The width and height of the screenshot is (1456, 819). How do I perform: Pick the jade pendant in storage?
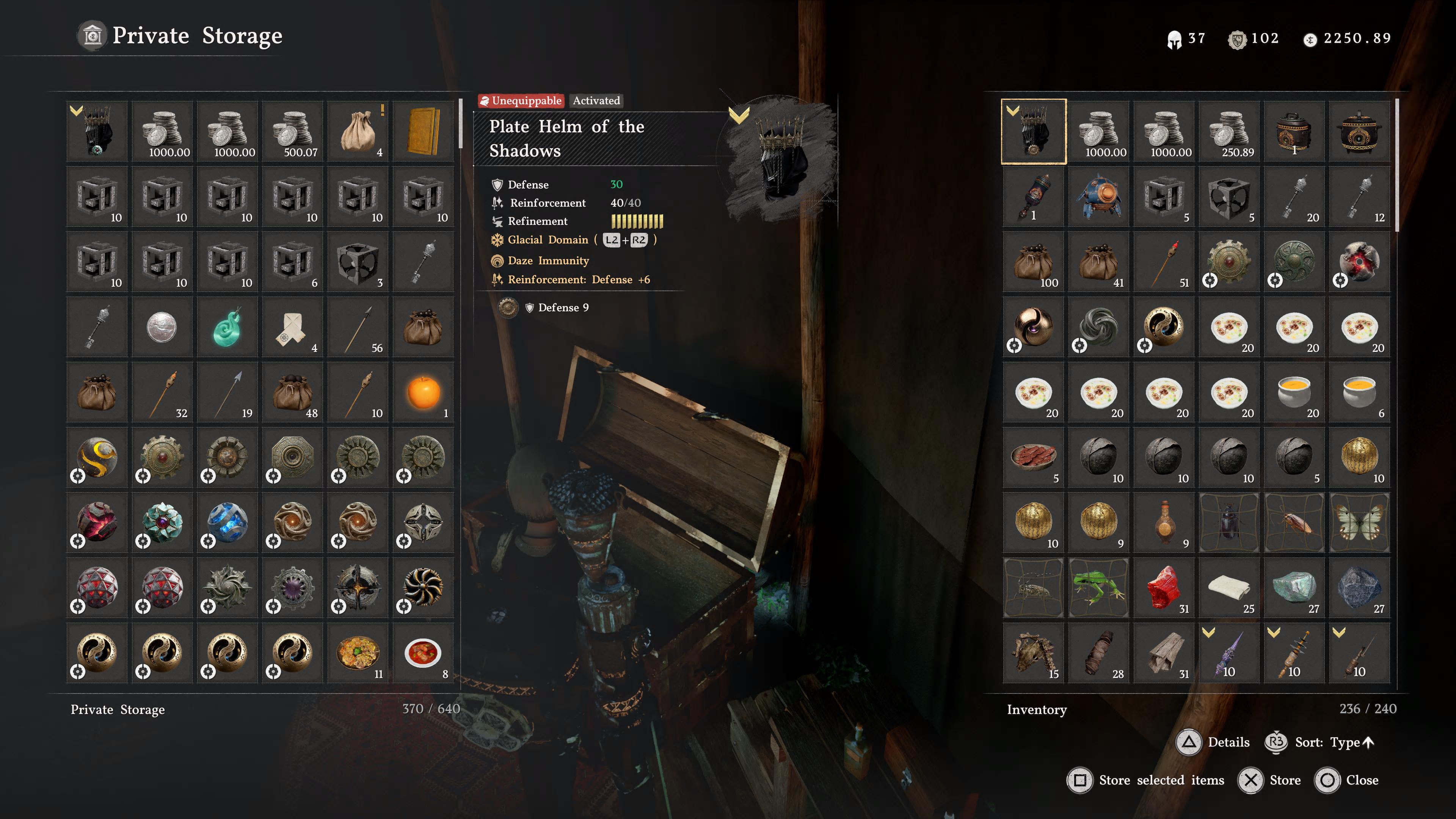[x=227, y=328]
